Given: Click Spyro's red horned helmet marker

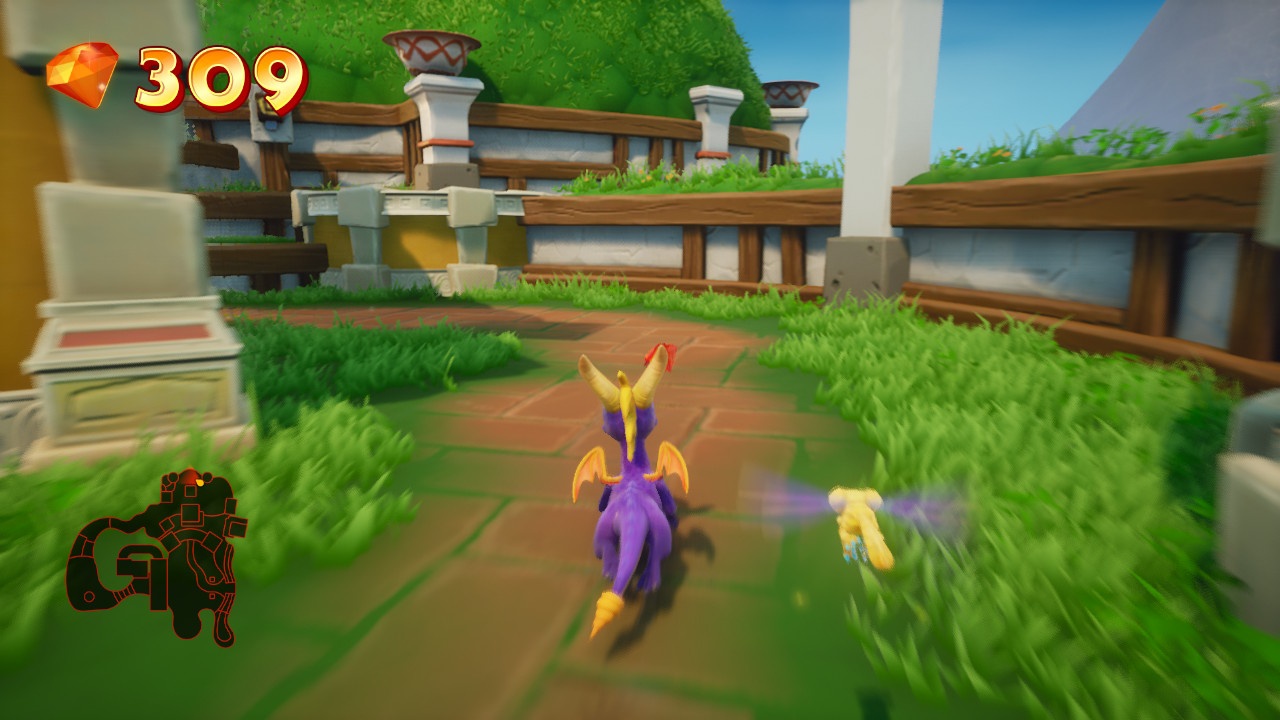Looking at the screenshot, I should [x=665, y=353].
